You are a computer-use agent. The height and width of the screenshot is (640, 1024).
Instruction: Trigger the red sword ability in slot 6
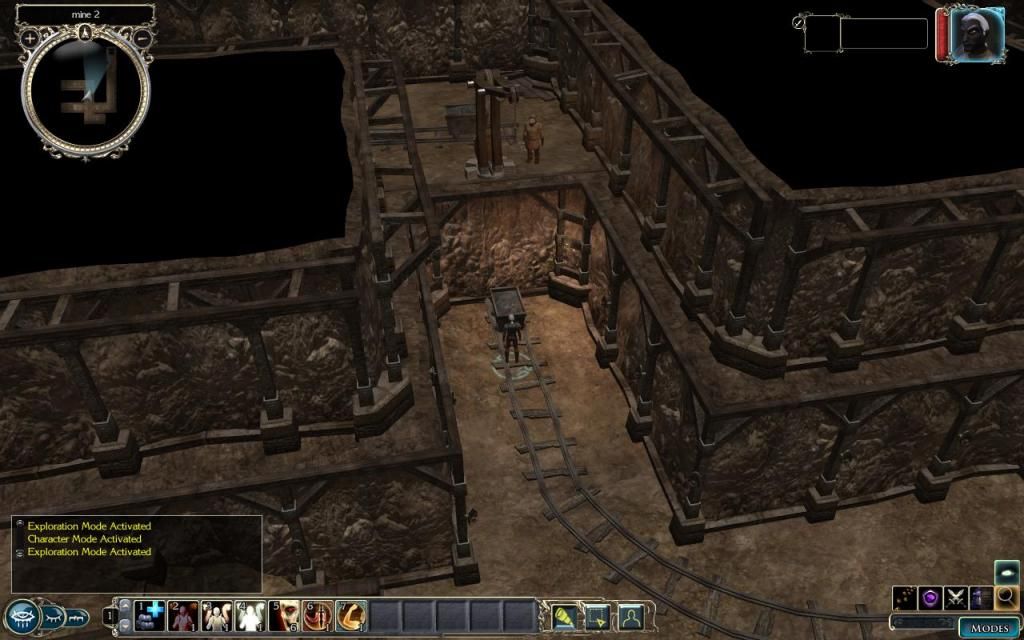[317, 615]
